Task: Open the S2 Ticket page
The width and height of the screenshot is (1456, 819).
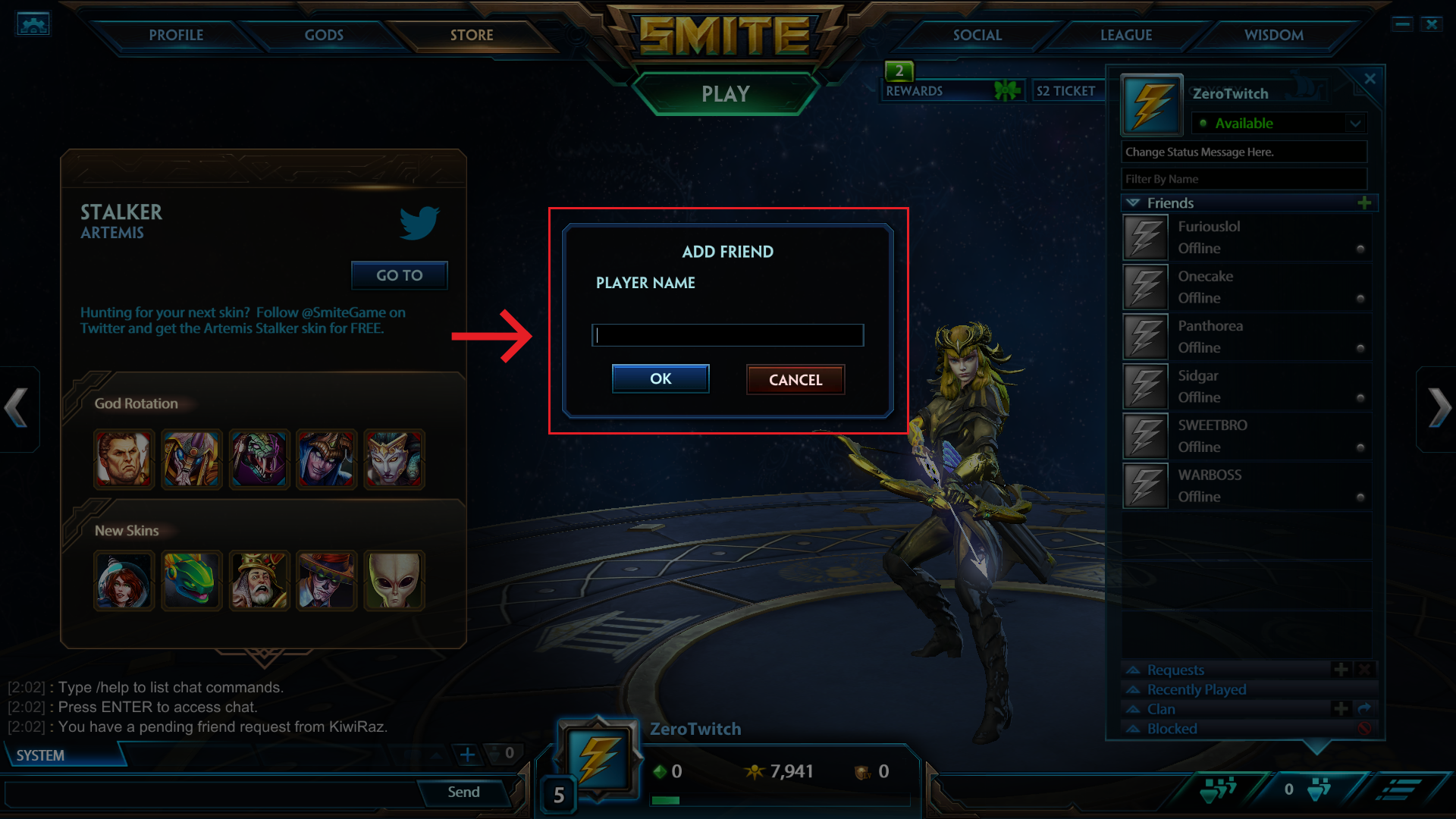Action: [x=1065, y=91]
